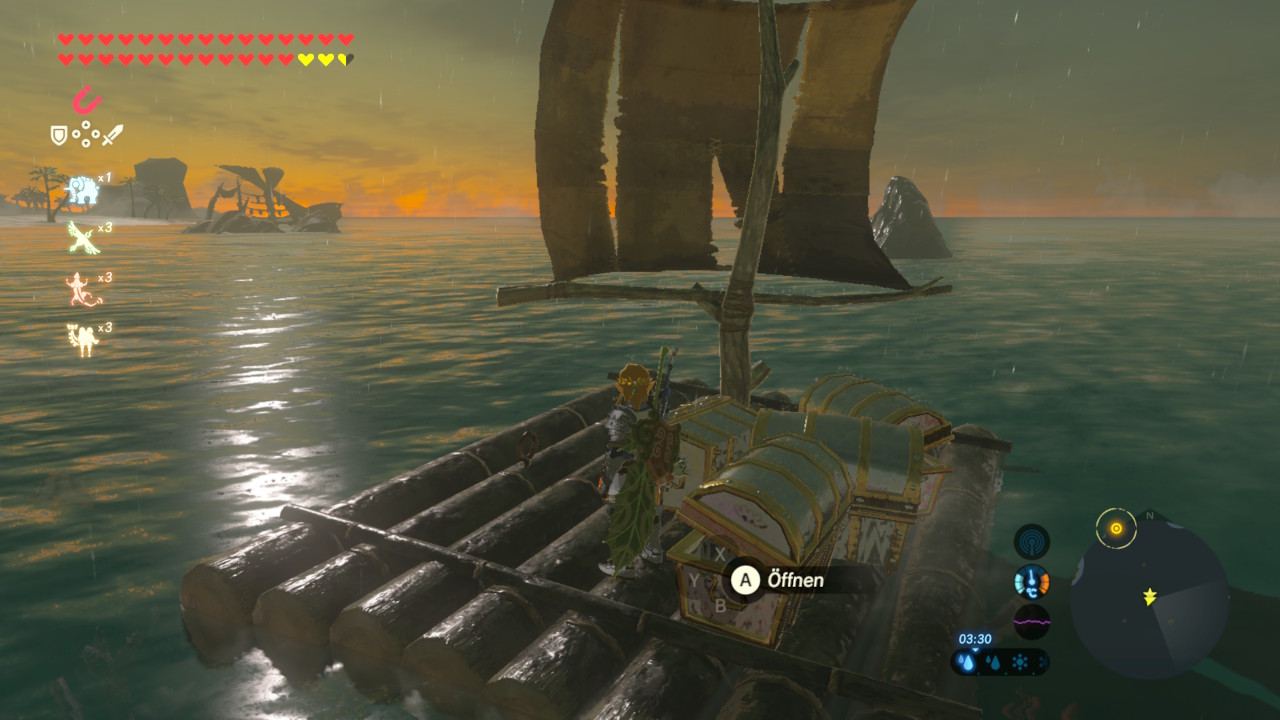Screen dimensions: 1280x720
Task: Select Revali's Gale bird ability icon
Action: (81, 238)
